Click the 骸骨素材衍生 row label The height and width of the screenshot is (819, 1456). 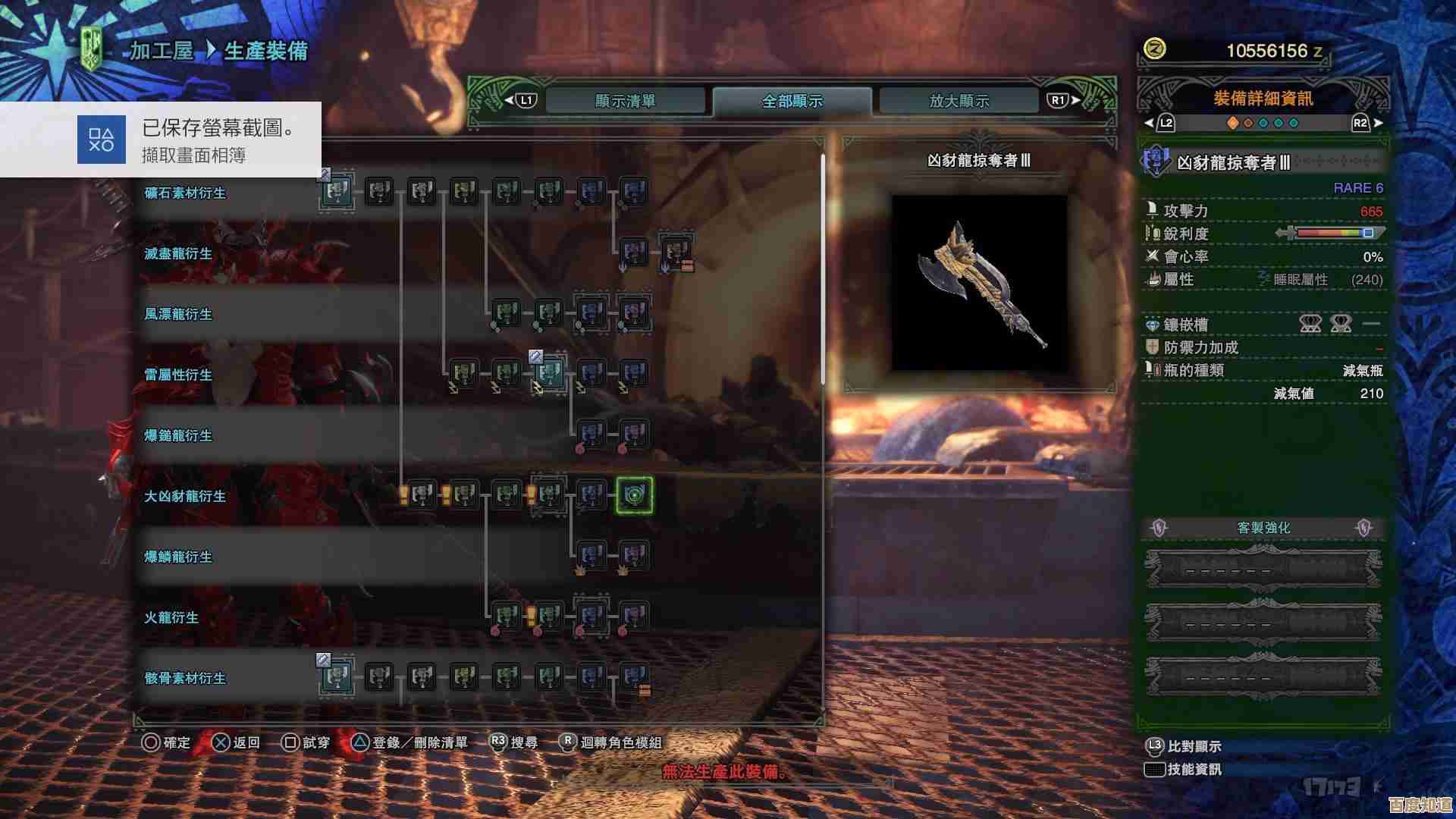[x=186, y=679]
